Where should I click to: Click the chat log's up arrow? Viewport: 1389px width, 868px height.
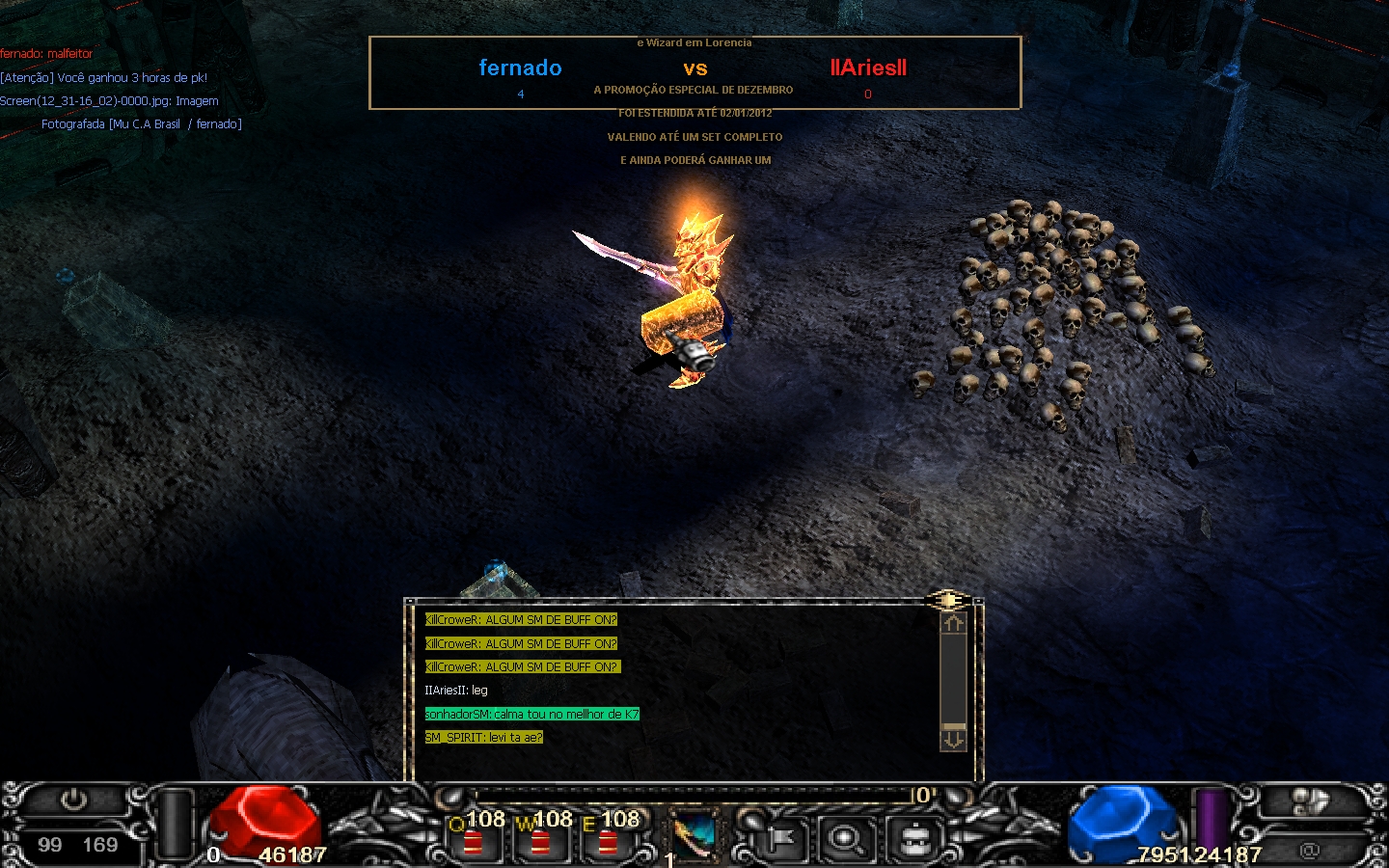point(953,624)
